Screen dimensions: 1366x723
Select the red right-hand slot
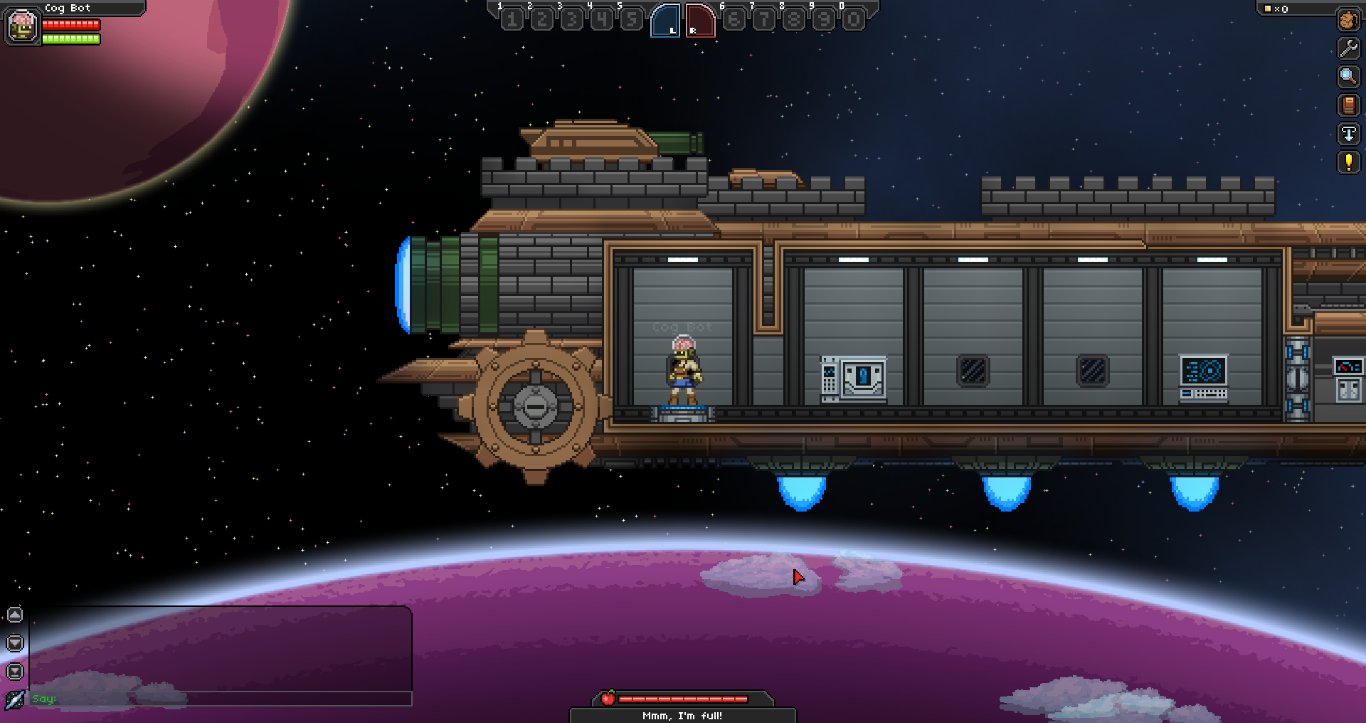[701, 20]
